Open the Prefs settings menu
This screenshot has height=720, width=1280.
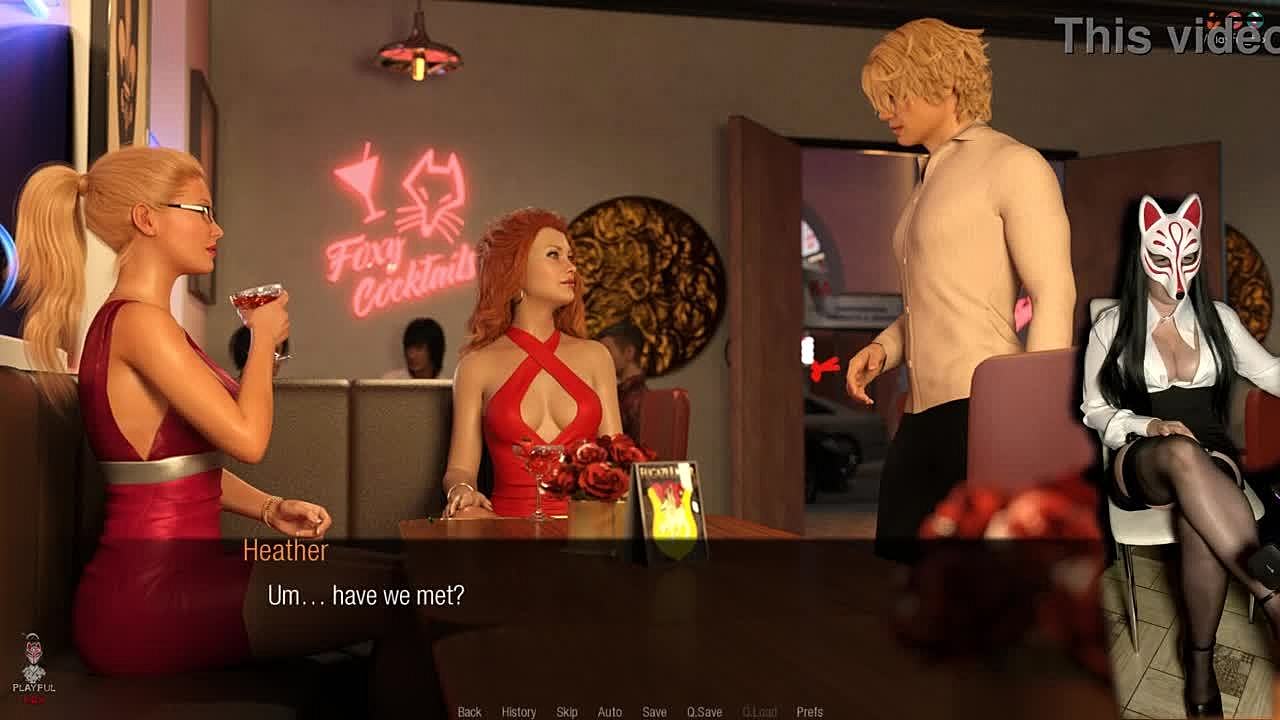pos(809,712)
